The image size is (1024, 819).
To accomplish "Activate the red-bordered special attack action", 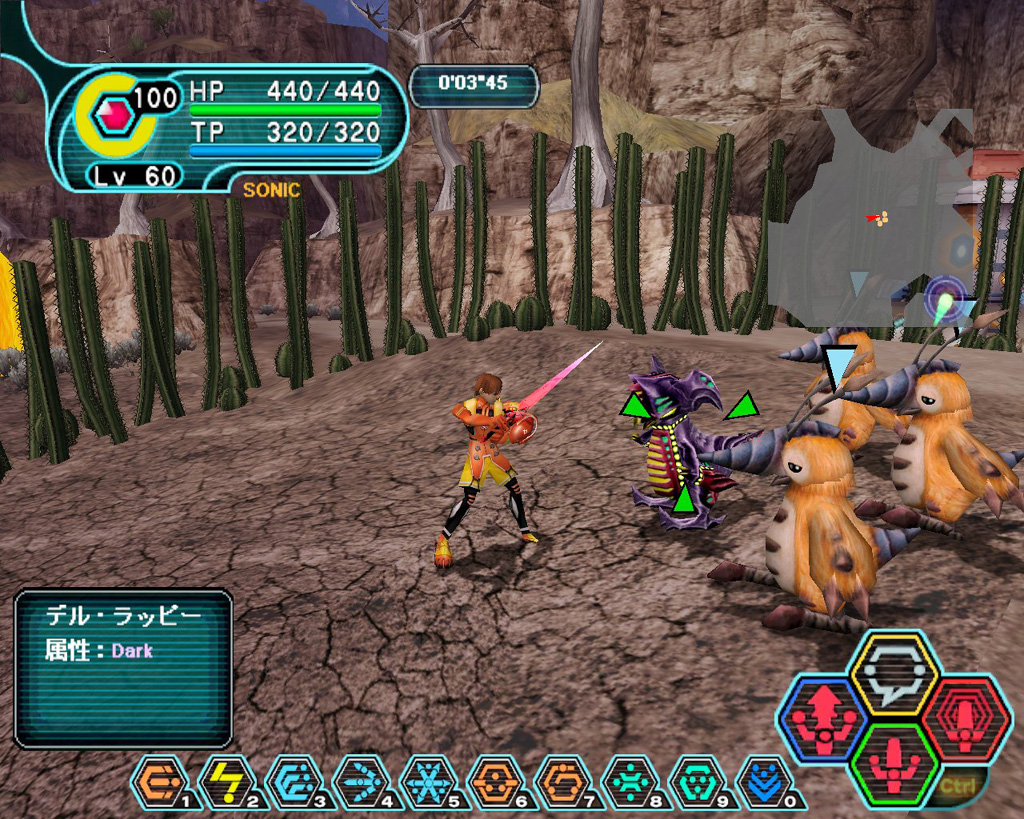I will (966, 719).
